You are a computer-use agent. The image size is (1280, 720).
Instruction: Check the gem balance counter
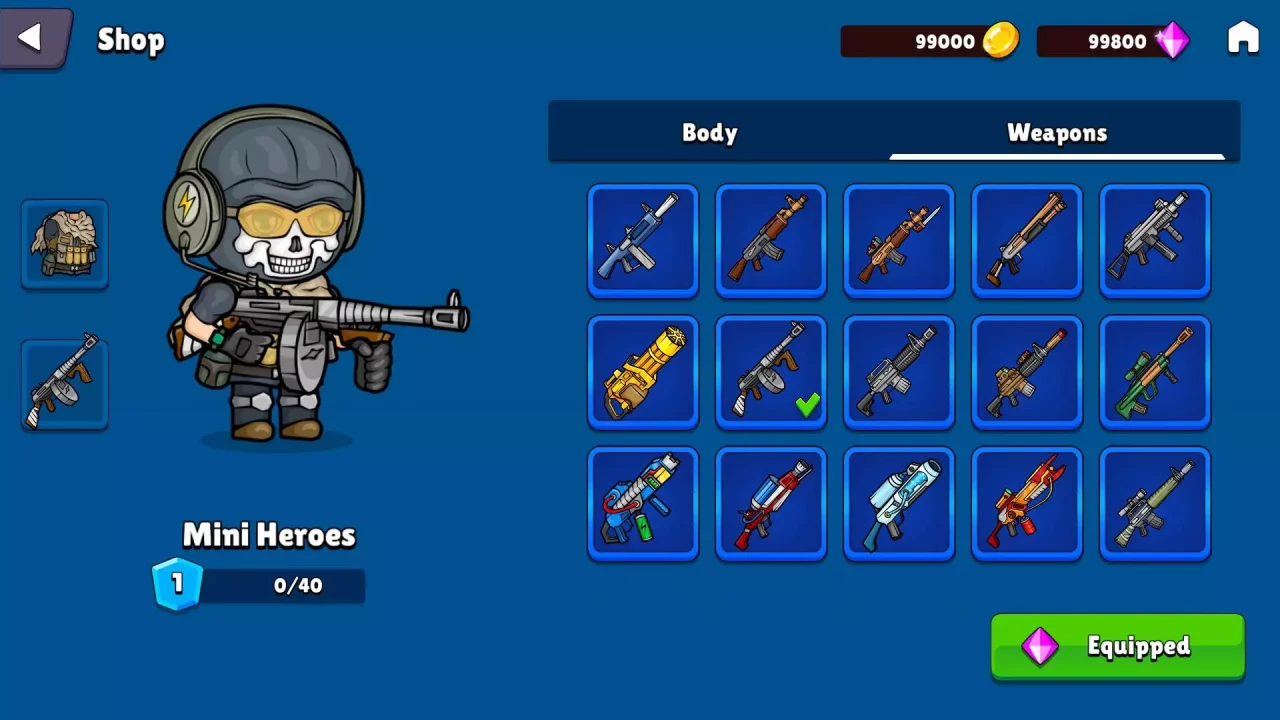[x=1113, y=41]
